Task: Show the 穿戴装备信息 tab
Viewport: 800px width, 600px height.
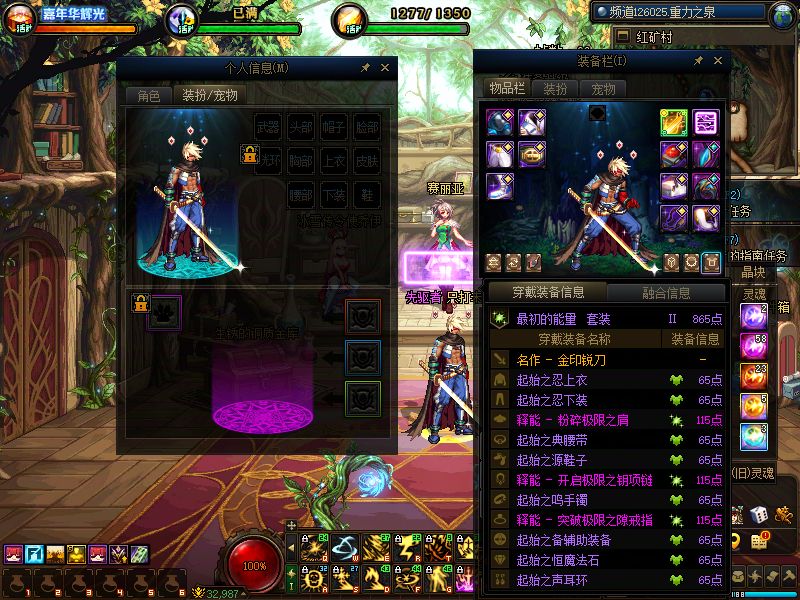Action: [548, 293]
